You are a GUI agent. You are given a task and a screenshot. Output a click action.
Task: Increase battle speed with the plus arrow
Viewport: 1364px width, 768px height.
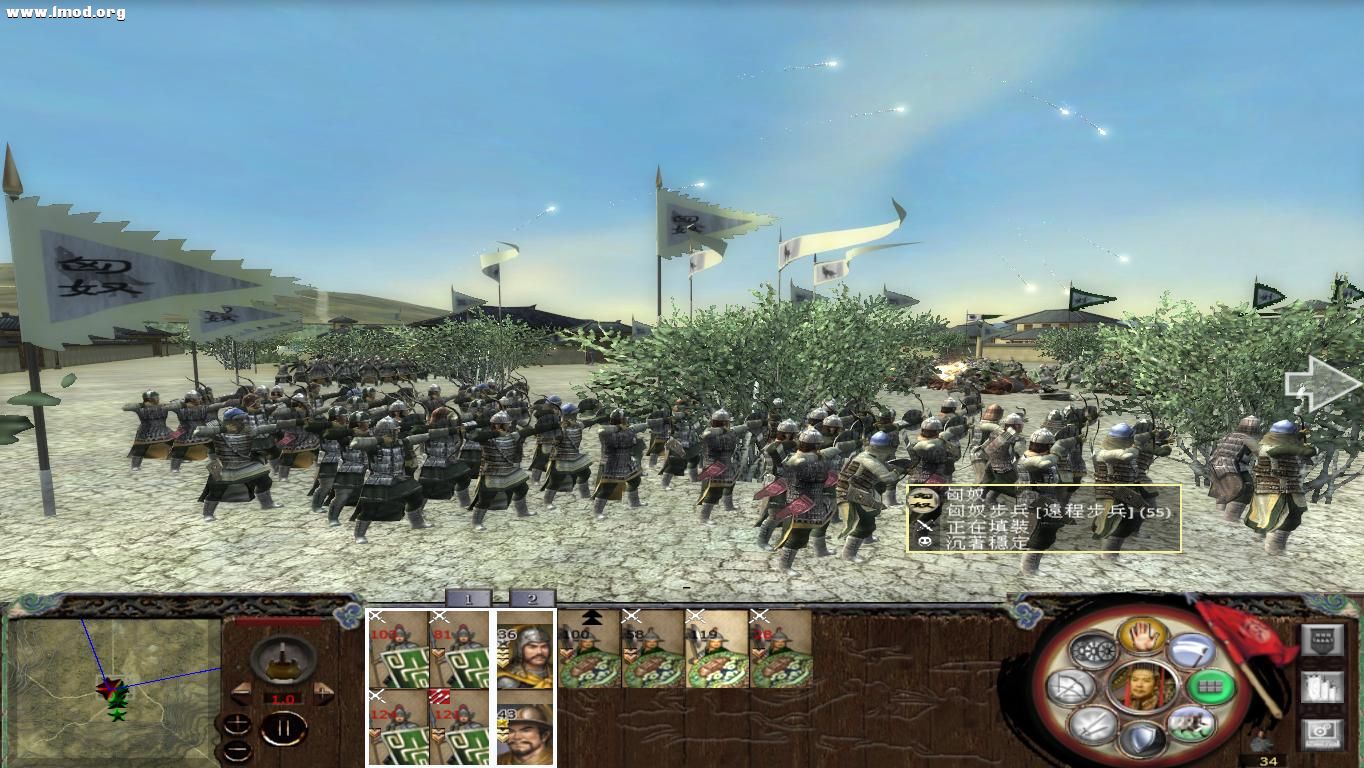[323, 694]
